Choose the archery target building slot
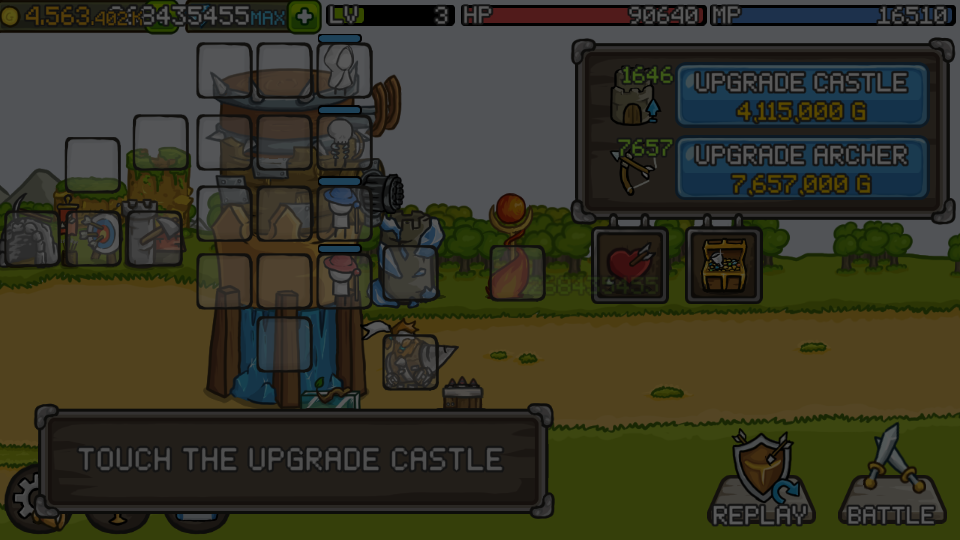This screenshot has height=540, width=960. click(94, 238)
